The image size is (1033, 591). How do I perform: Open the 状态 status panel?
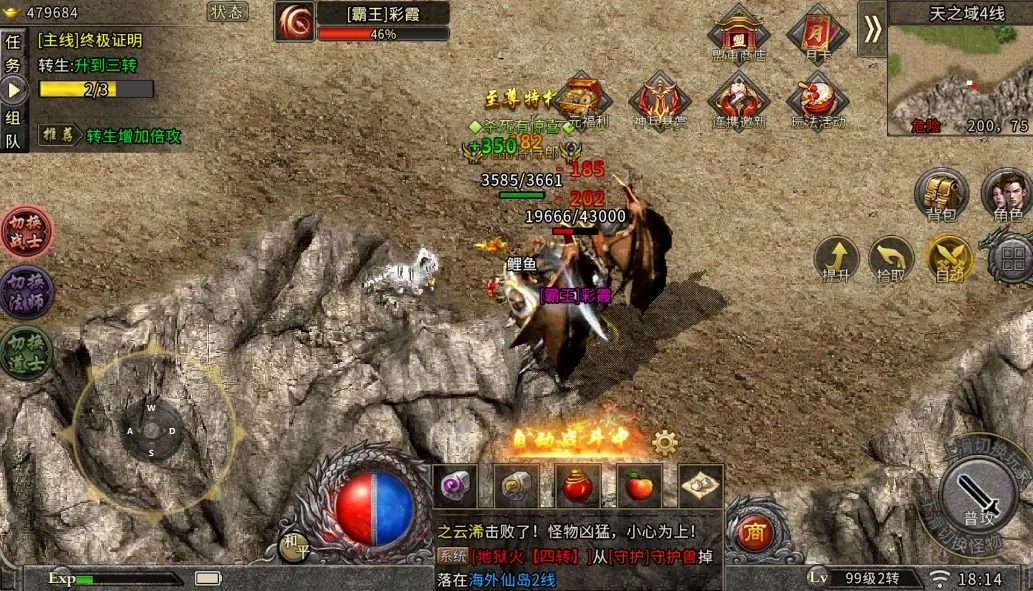pyautogui.click(x=228, y=12)
